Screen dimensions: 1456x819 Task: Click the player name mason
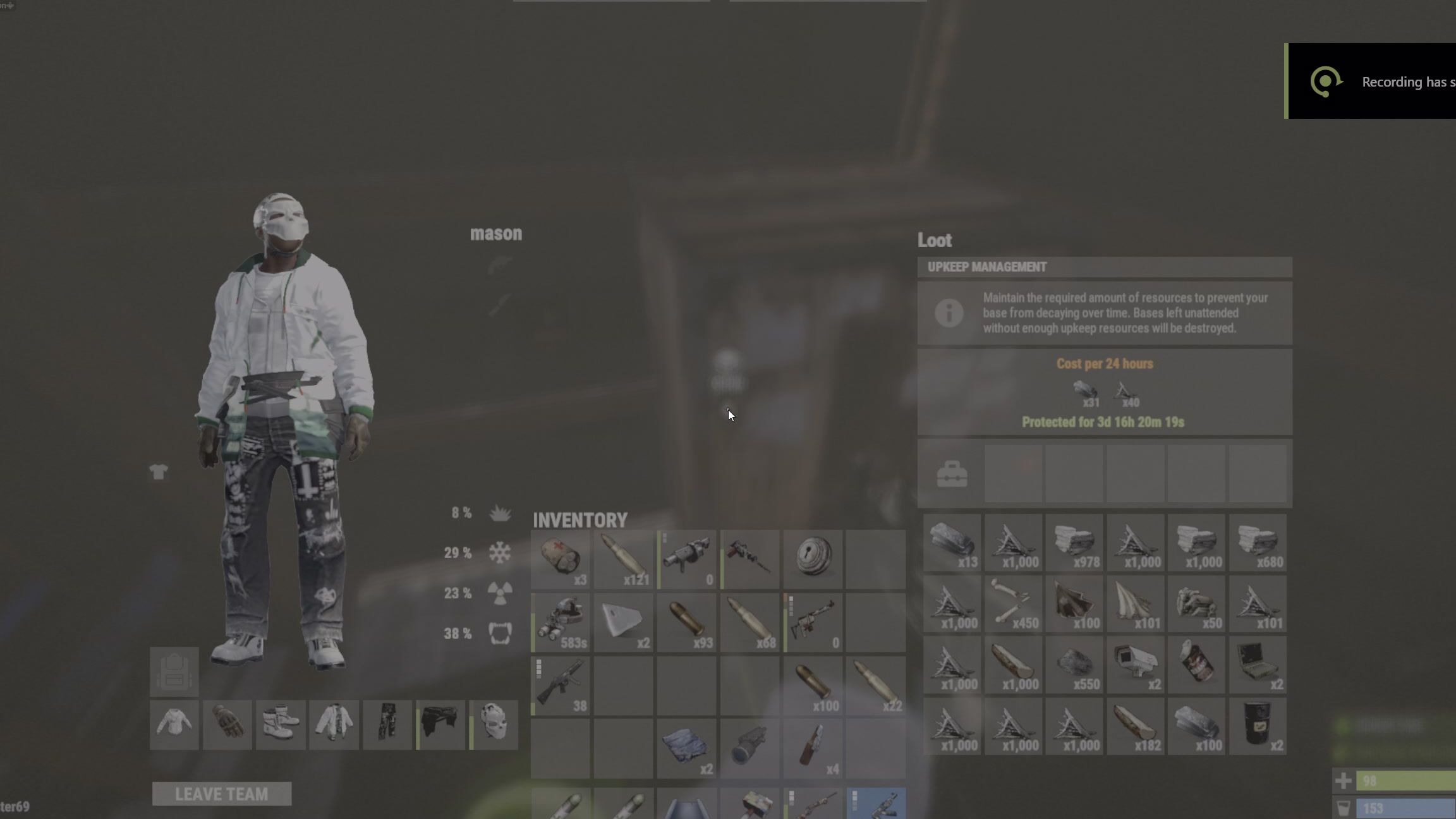point(497,234)
